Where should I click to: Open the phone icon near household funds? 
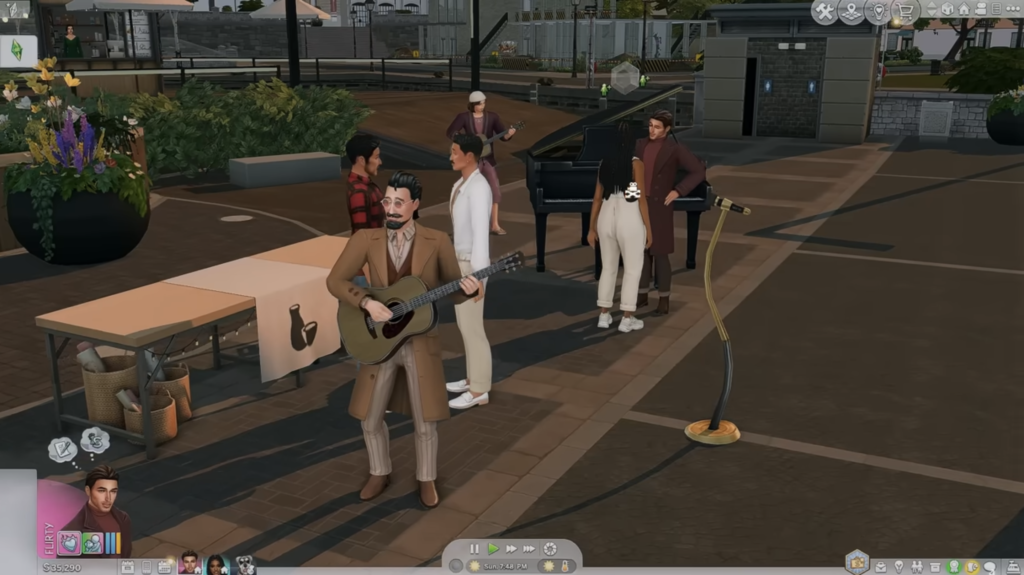point(146,567)
